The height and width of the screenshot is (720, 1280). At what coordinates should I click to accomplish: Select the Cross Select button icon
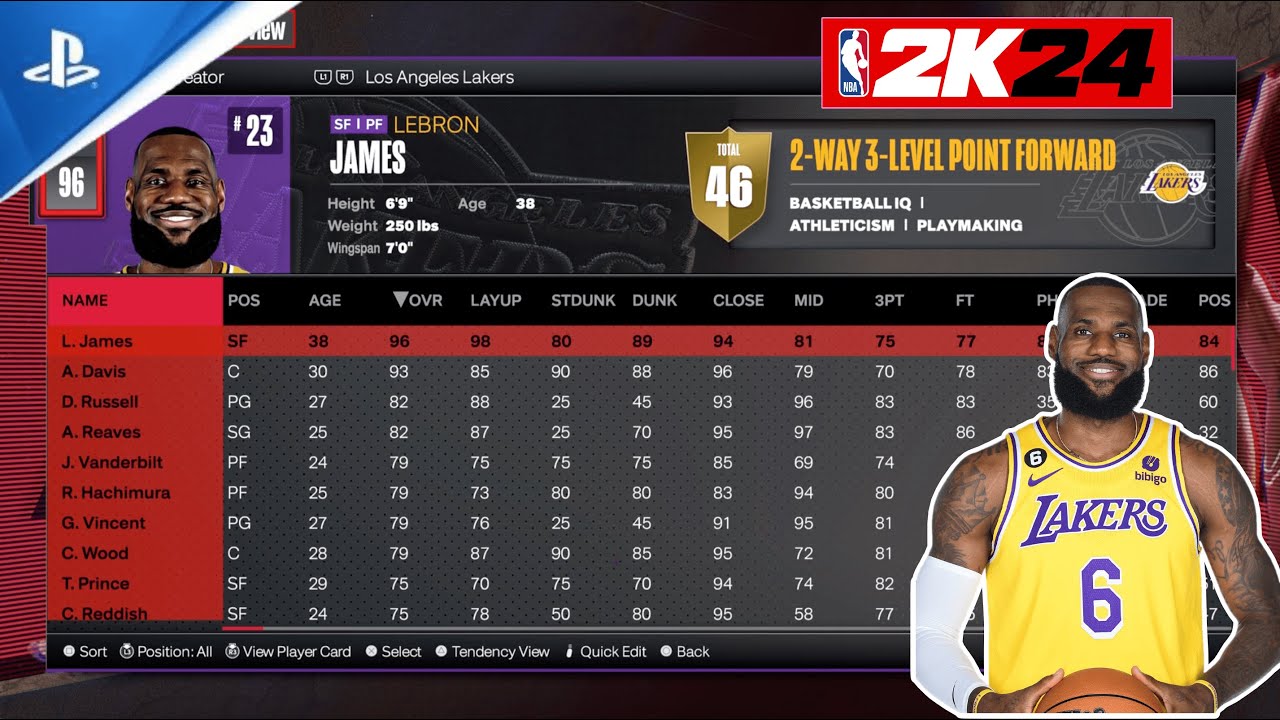[x=372, y=651]
